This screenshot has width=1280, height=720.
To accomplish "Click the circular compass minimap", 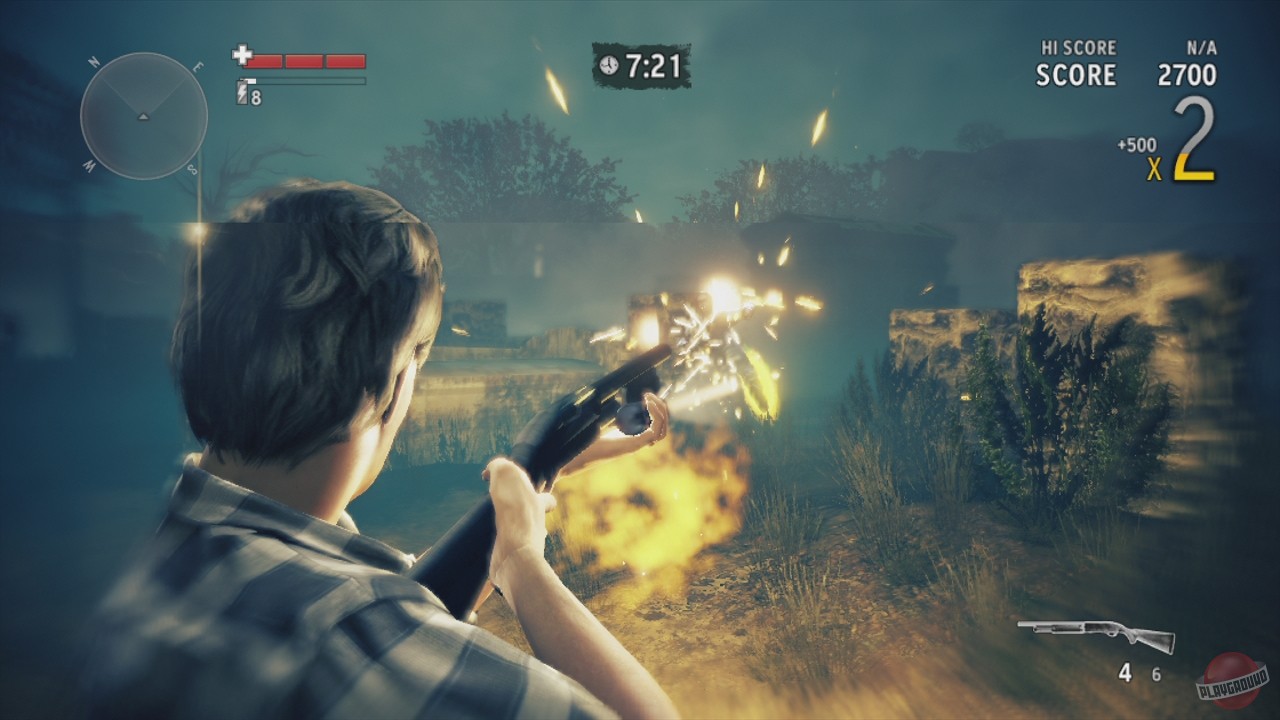I will tap(143, 116).
